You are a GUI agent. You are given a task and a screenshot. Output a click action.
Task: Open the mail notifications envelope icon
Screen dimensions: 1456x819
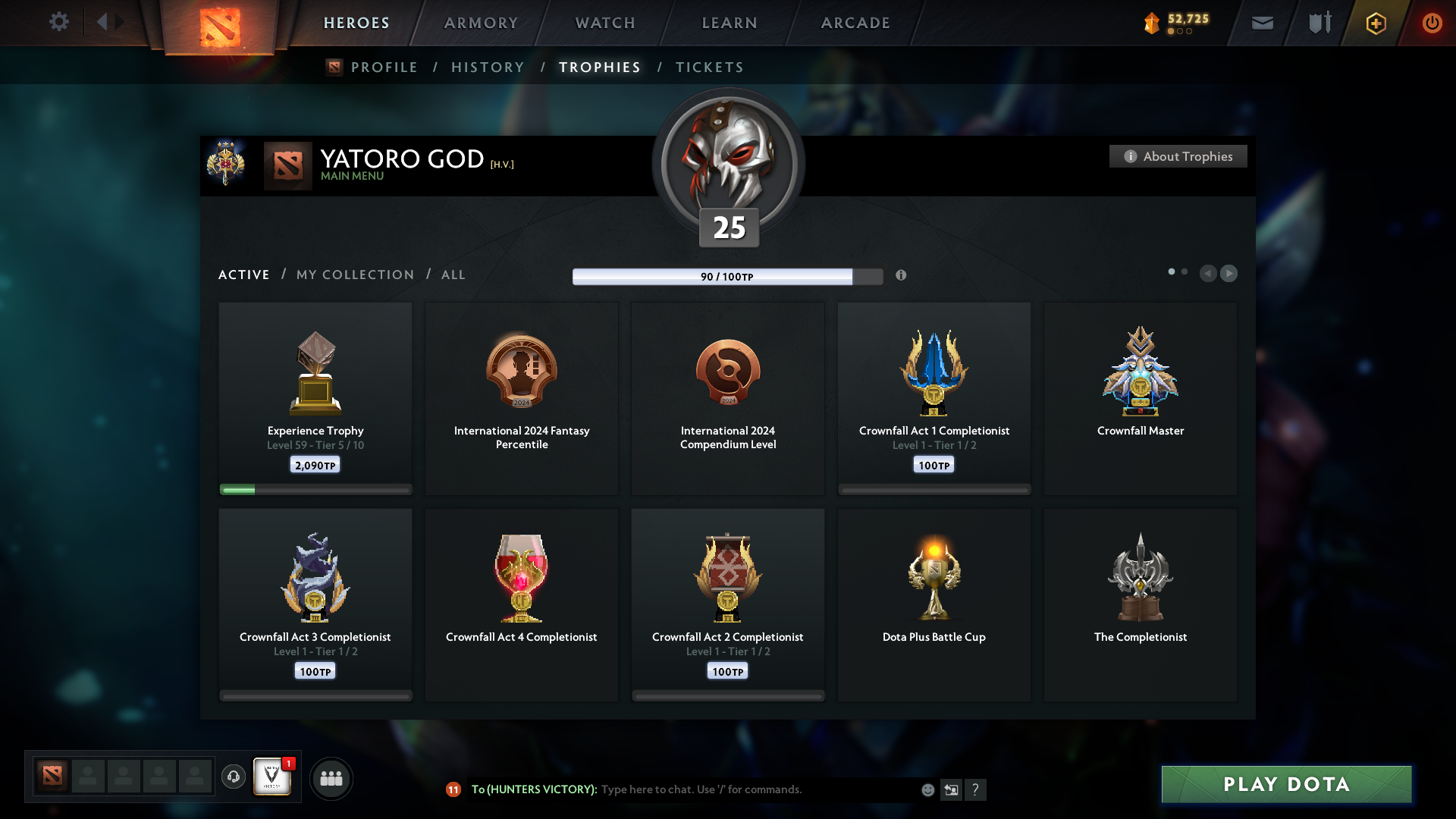1261,23
